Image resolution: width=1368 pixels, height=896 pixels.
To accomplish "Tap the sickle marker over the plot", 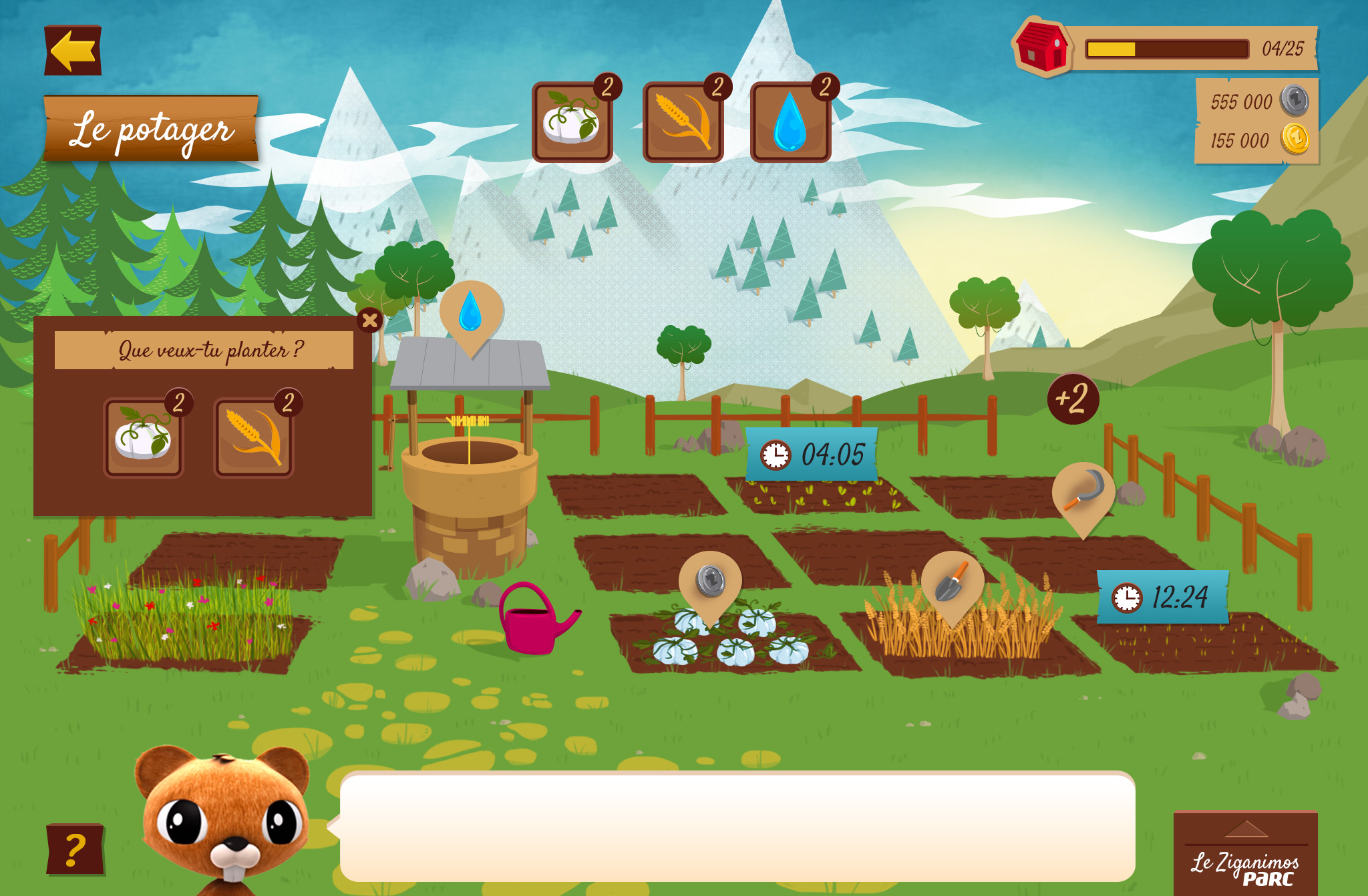I will coord(1083,493).
